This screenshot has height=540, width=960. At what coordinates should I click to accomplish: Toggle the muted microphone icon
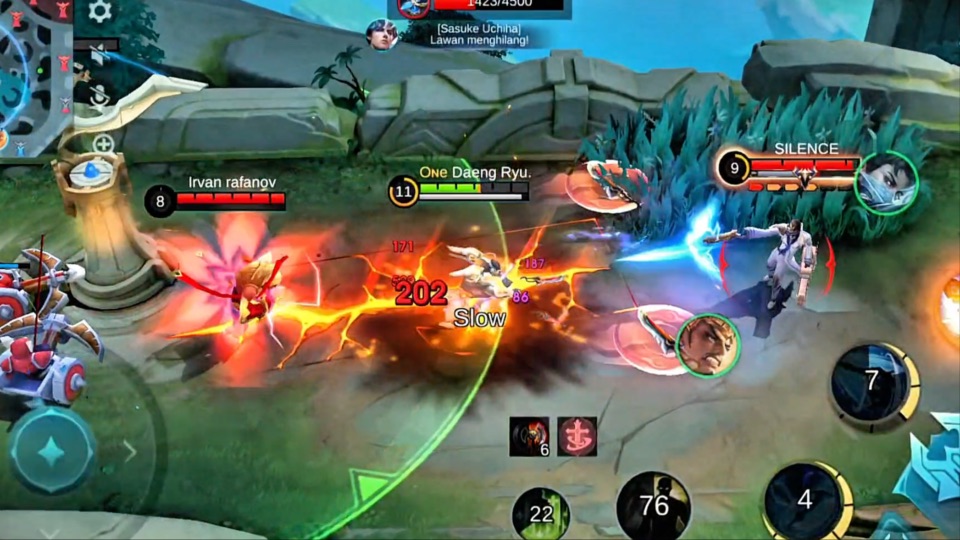pyautogui.click(x=100, y=97)
